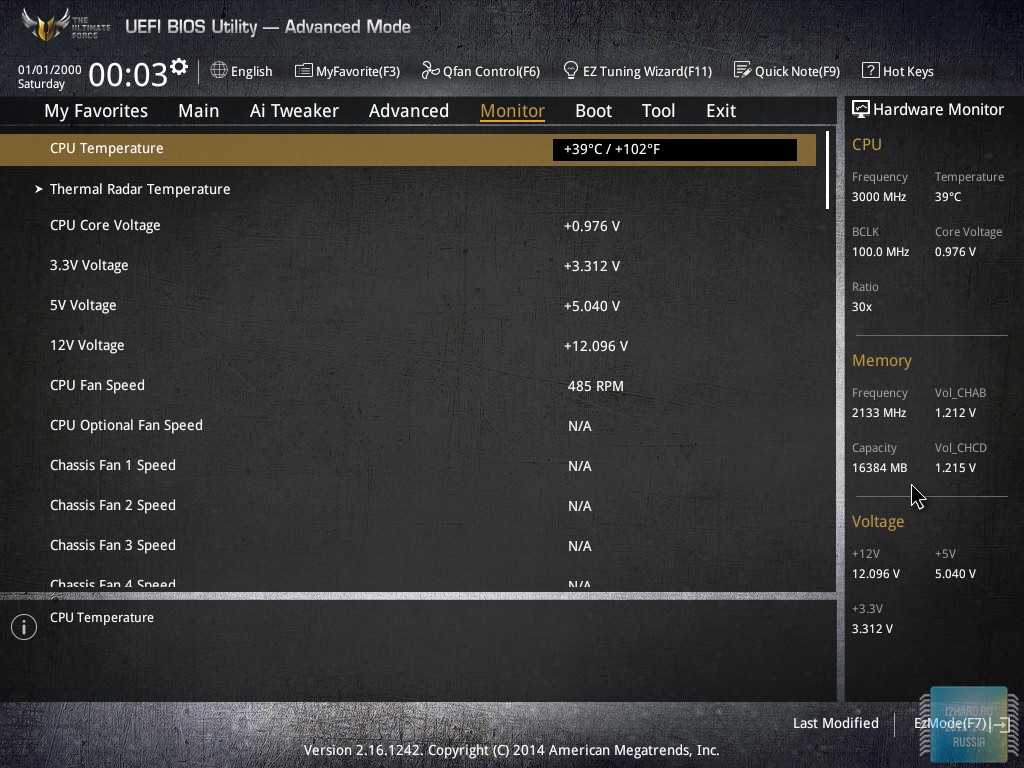Switch to the Tool tab
Image resolution: width=1024 pixels, height=768 pixels.
point(658,111)
